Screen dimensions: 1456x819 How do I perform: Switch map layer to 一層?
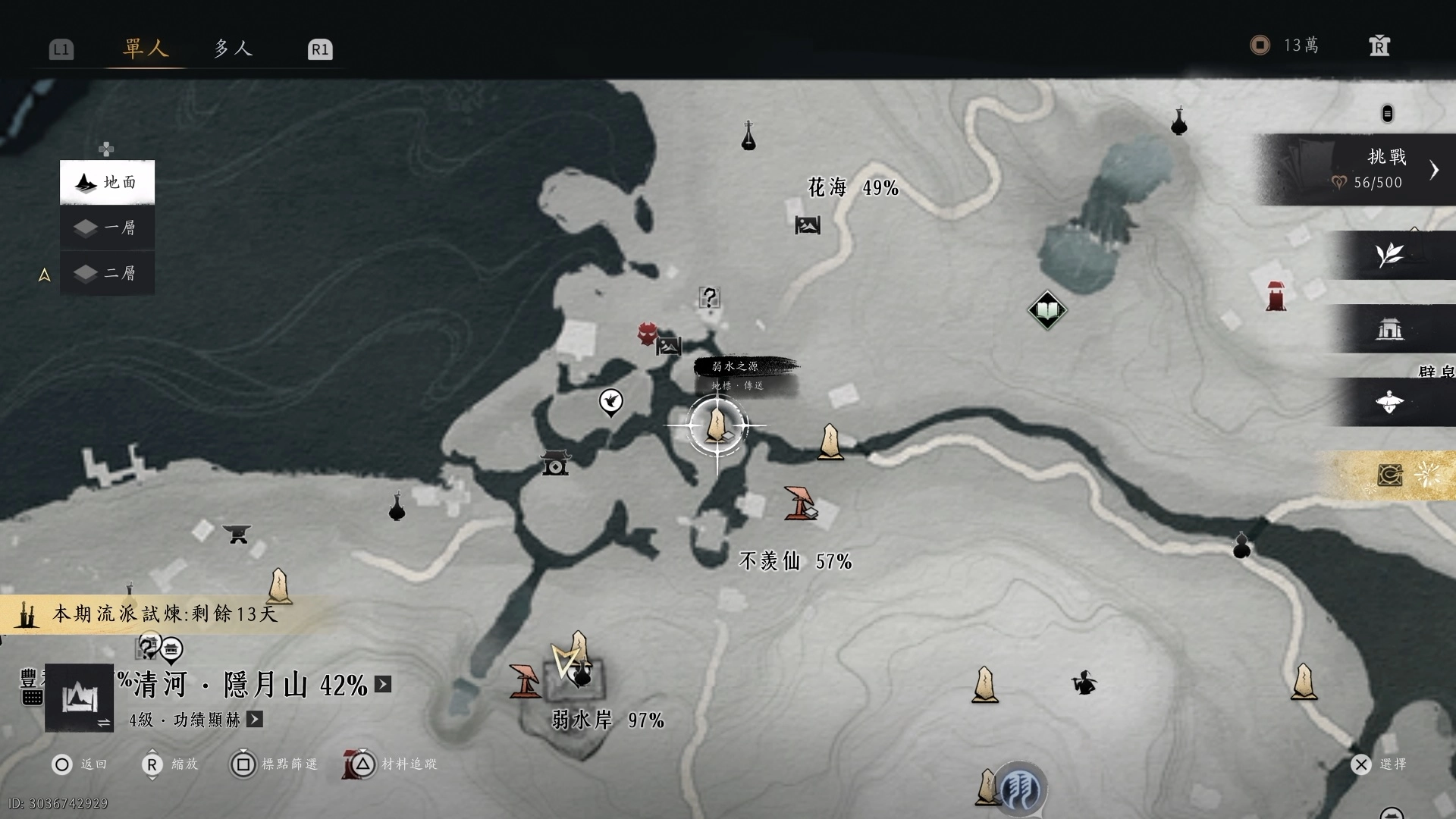(x=107, y=227)
